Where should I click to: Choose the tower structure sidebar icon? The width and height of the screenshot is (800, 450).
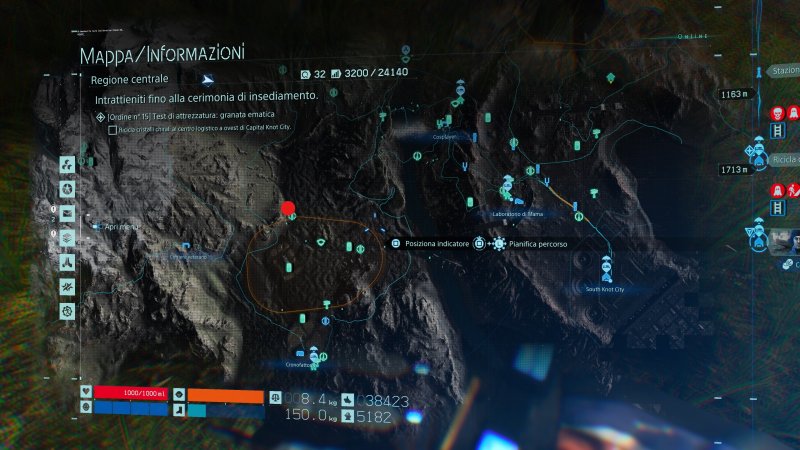coord(67,262)
